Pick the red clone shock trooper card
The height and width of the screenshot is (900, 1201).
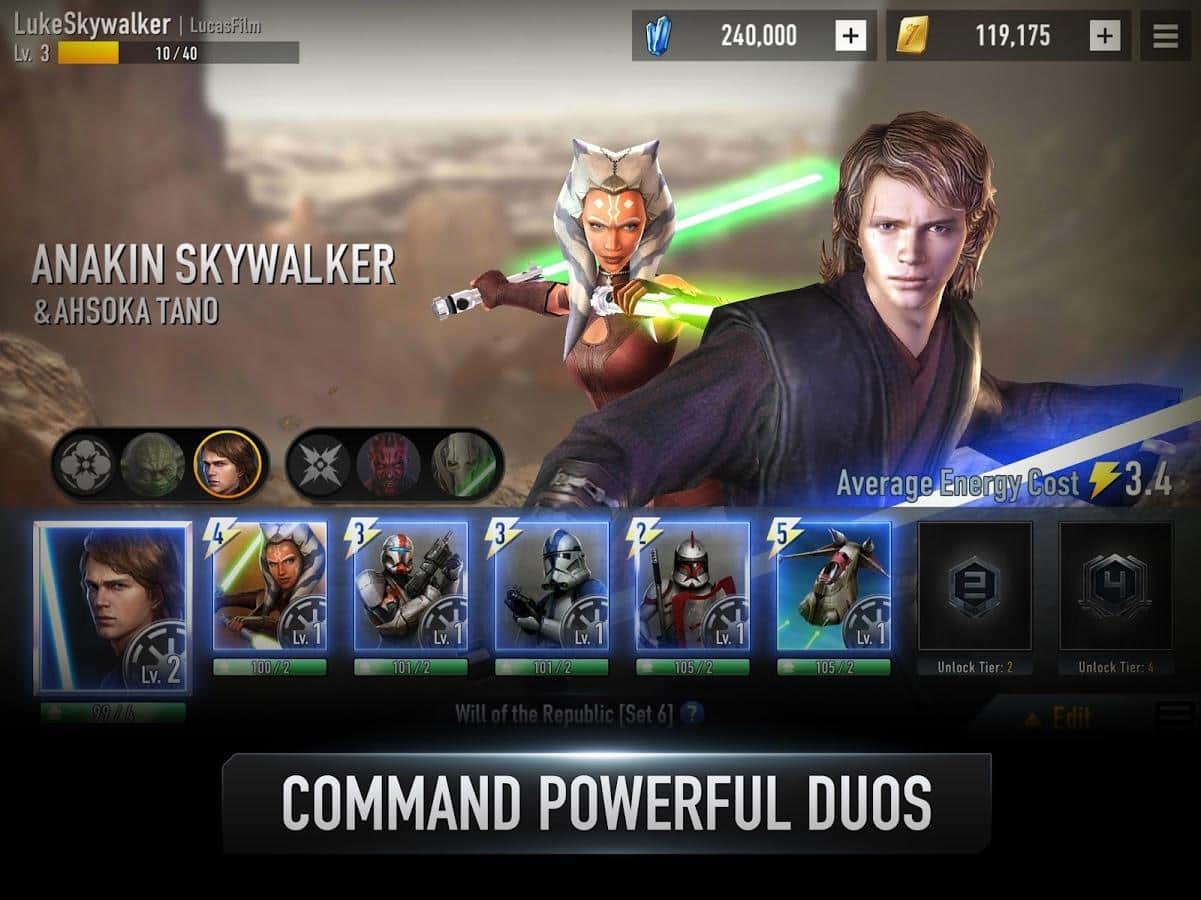(x=693, y=586)
